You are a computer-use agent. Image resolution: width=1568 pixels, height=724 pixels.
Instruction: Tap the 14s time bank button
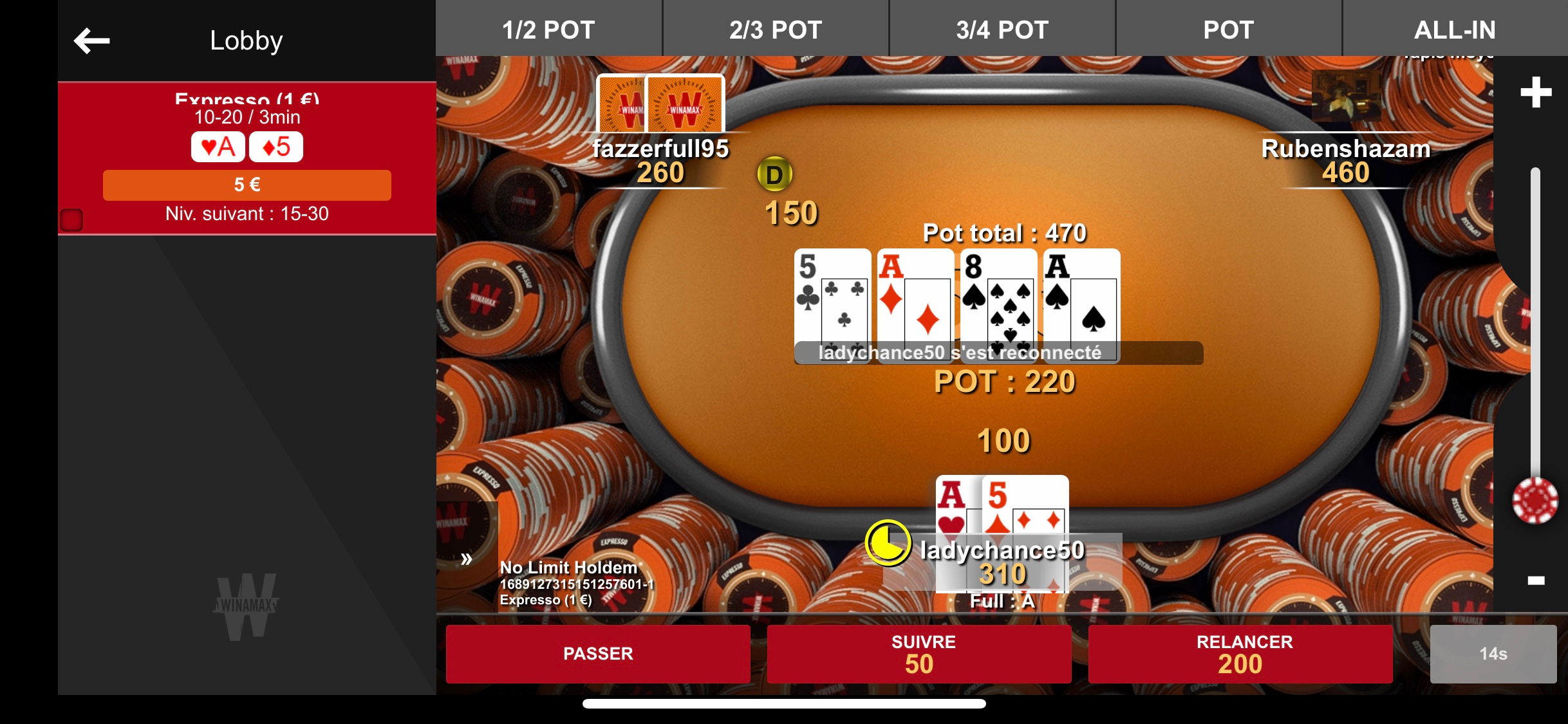[1493, 653]
